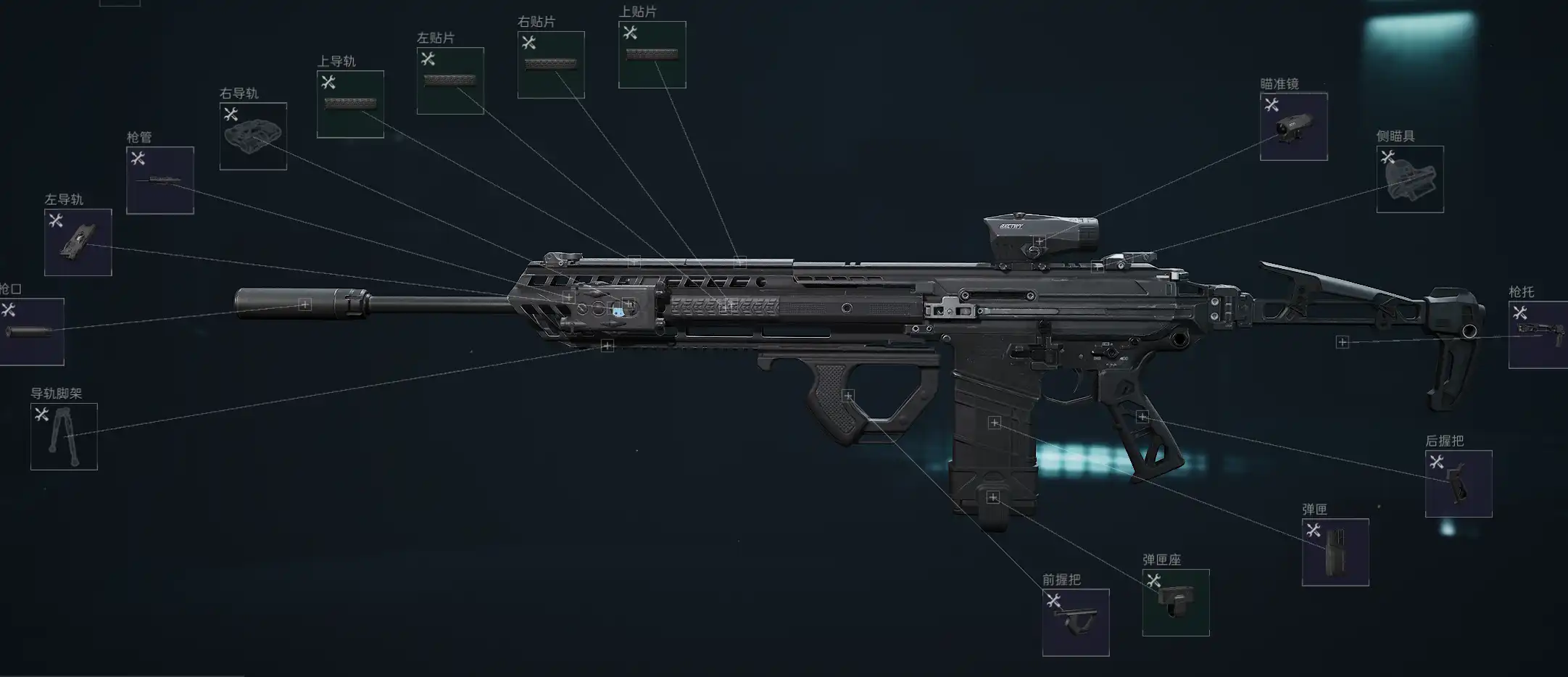Open the 右贴片 right patch slot

pos(551,65)
